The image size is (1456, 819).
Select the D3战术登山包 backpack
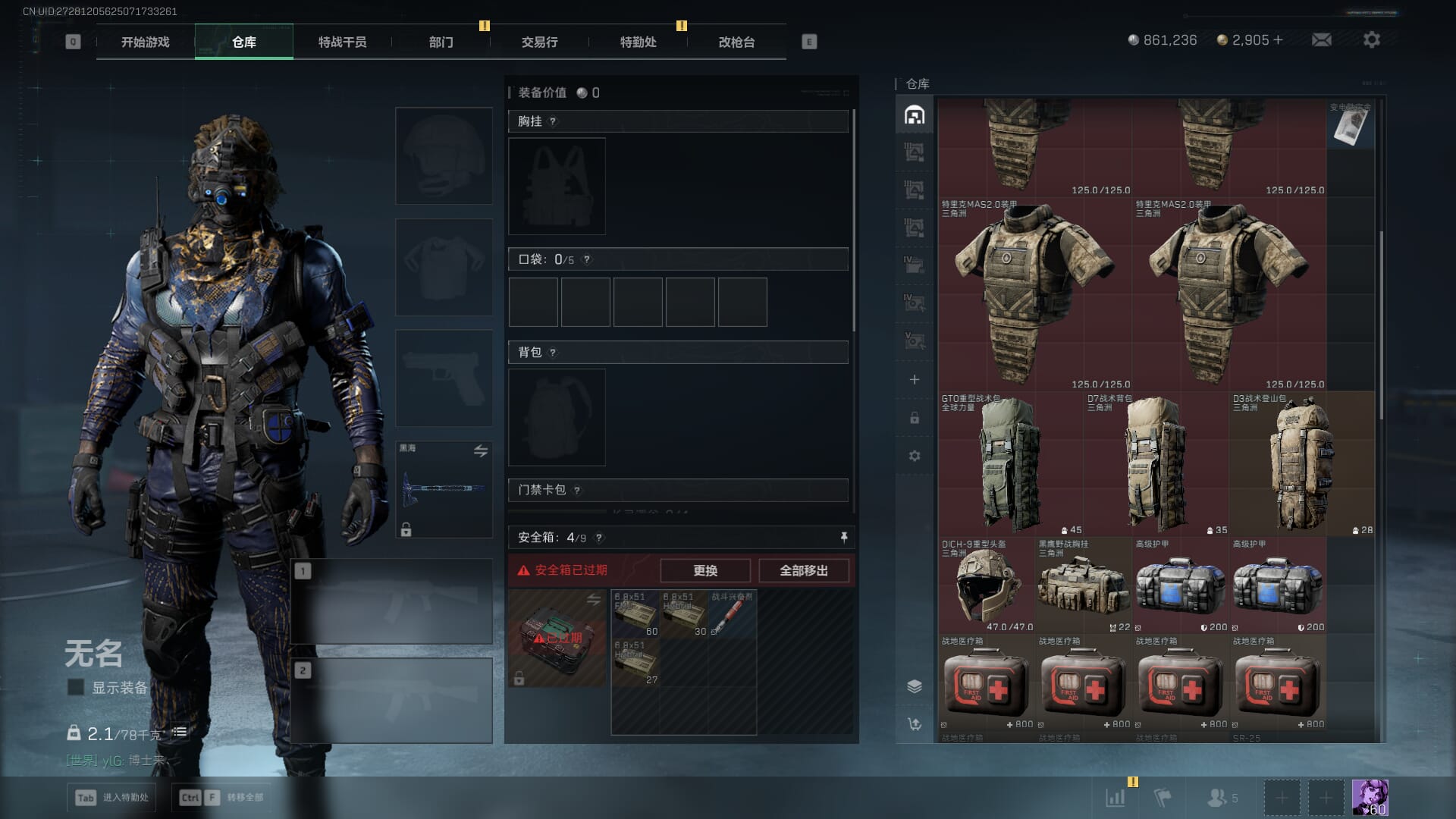coord(1301,464)
